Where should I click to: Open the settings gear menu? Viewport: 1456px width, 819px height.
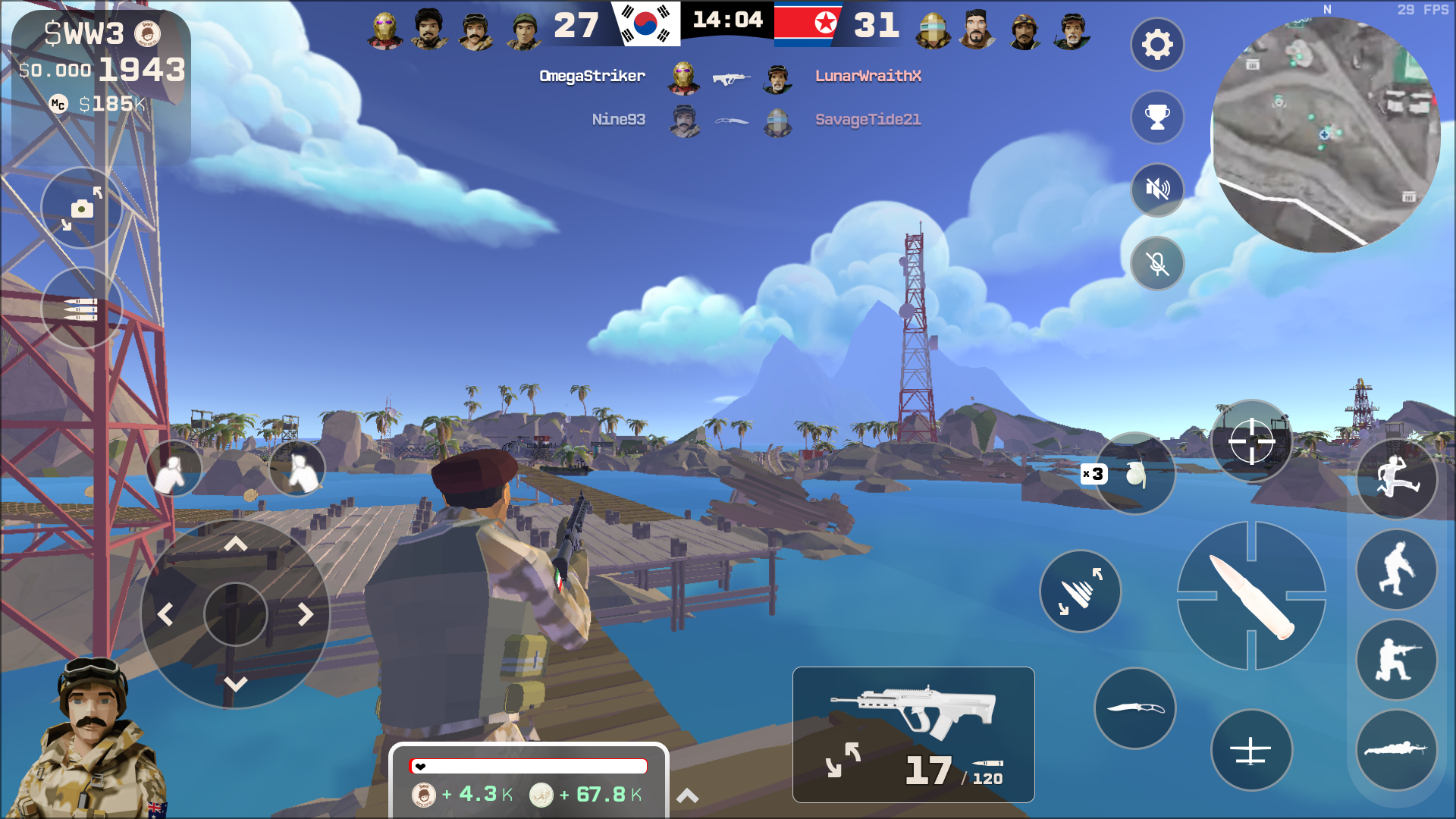click(1156, 45)
